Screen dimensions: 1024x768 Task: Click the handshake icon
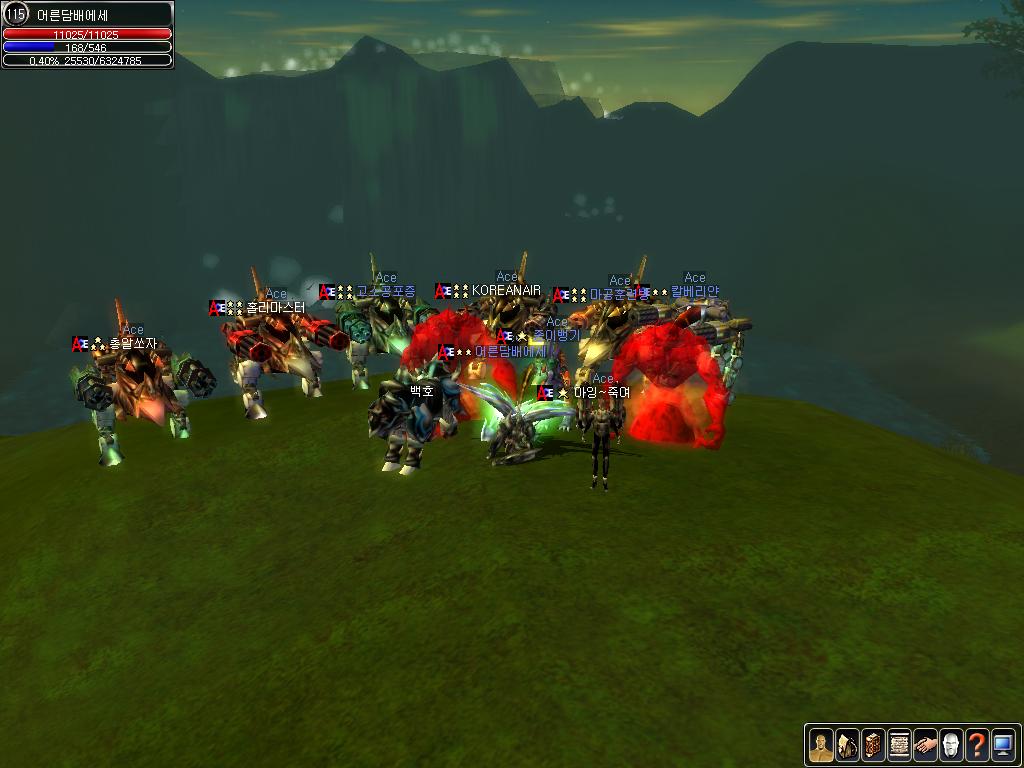click(x=925, y=745)
